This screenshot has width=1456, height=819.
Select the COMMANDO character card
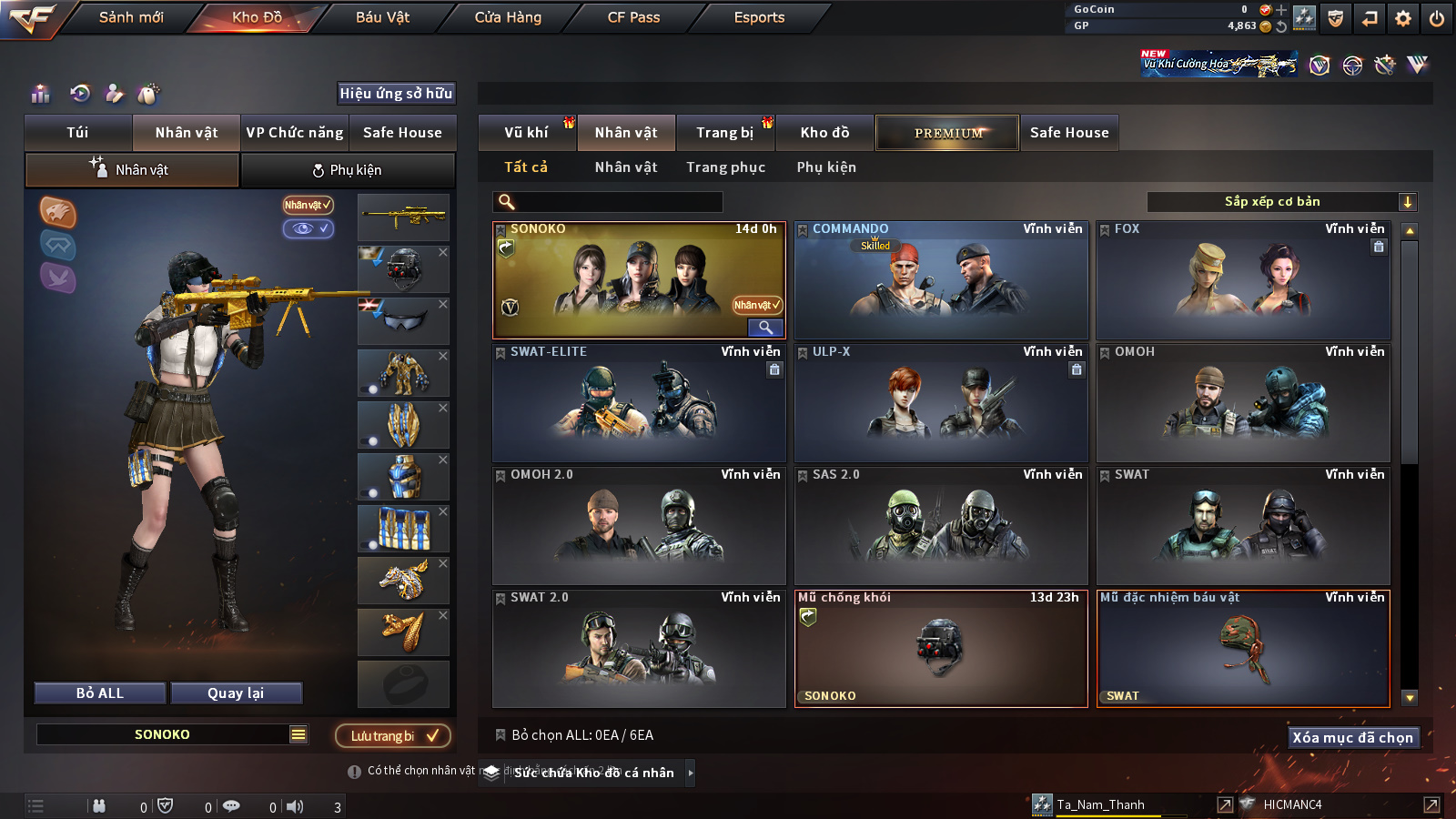pyautogui.click(x=941, y=280)
